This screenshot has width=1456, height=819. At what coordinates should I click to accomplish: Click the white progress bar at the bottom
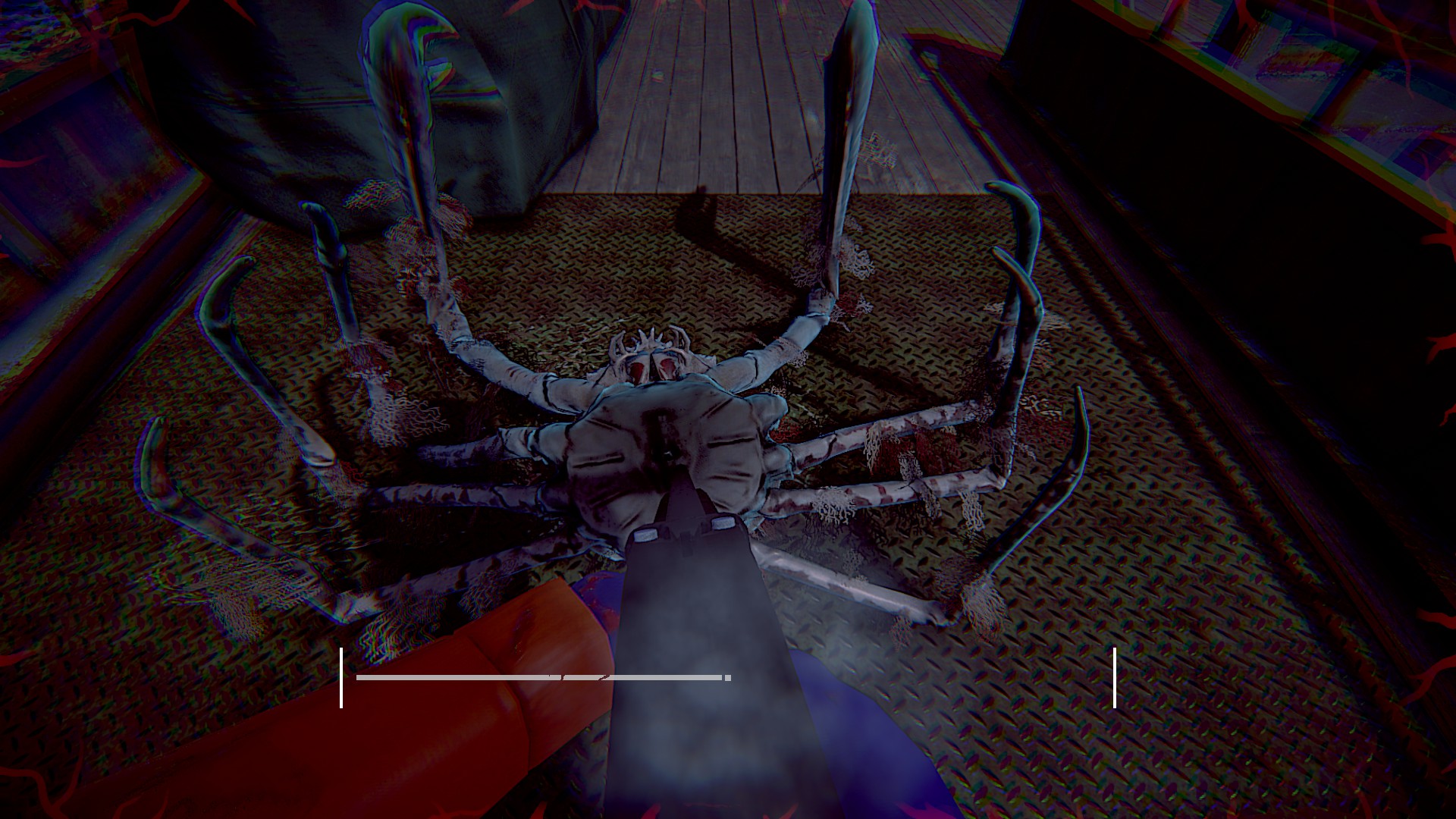531,677
